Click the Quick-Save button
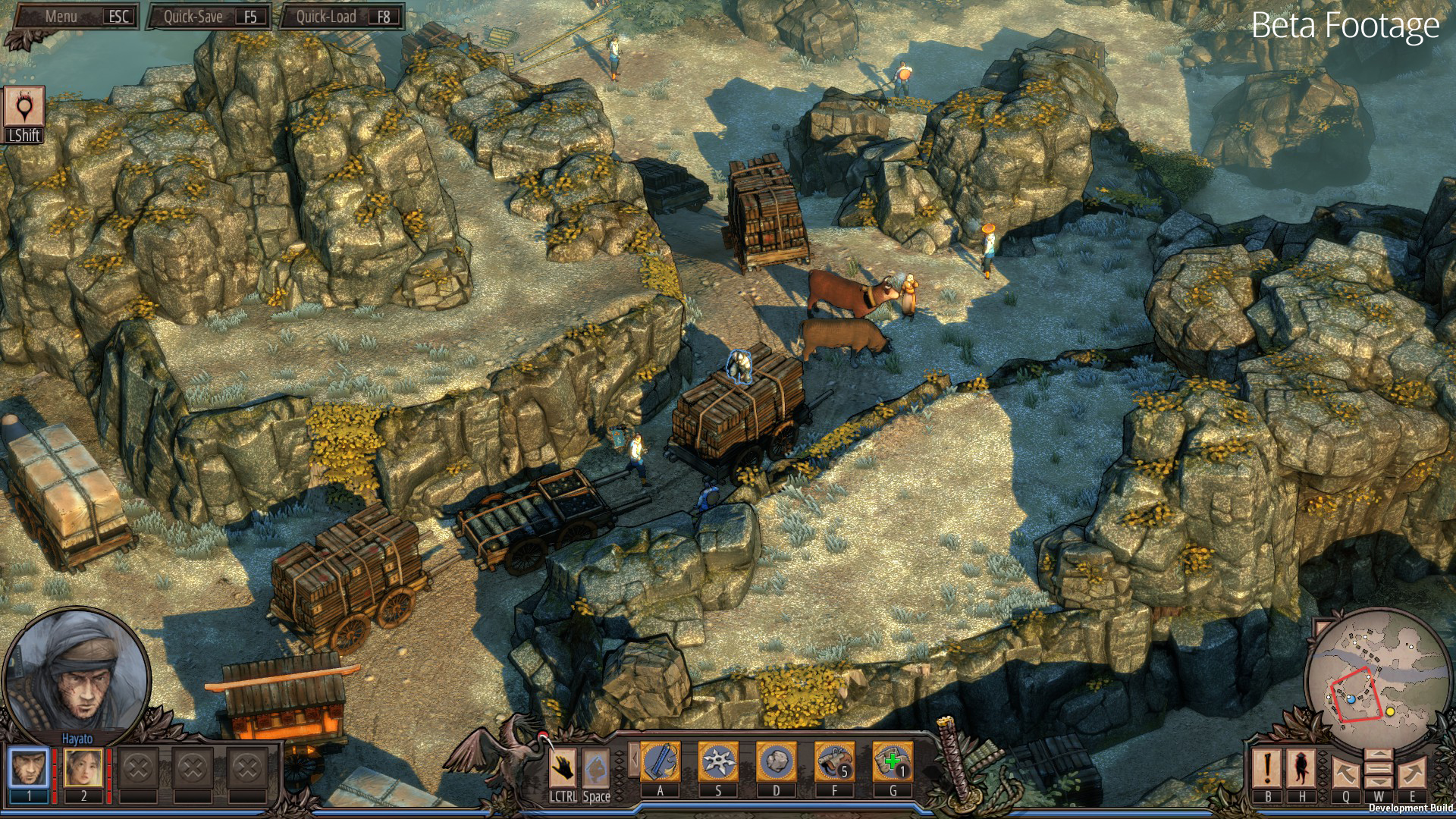 click(208, 17)
